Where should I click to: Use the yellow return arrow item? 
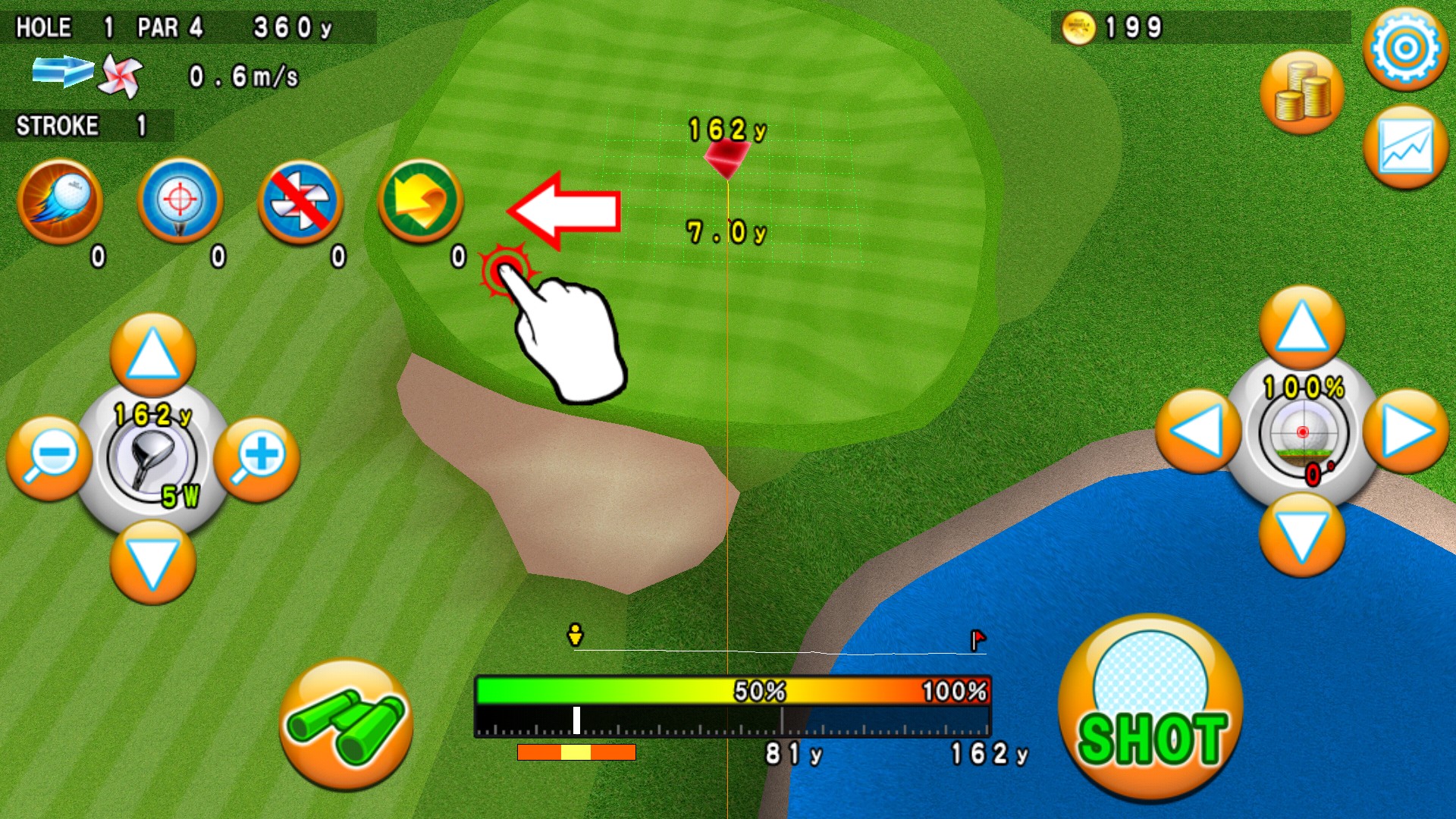click(421, 201)
